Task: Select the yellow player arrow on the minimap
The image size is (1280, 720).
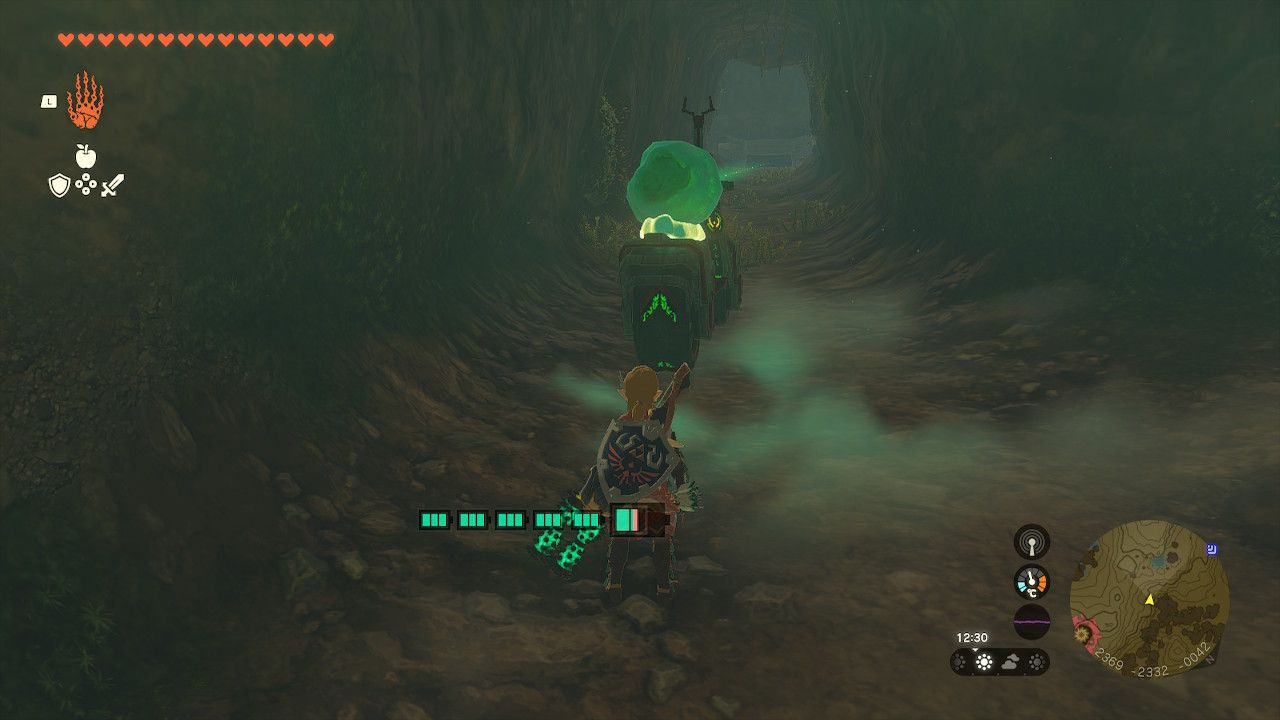Action: (1149, 600)
